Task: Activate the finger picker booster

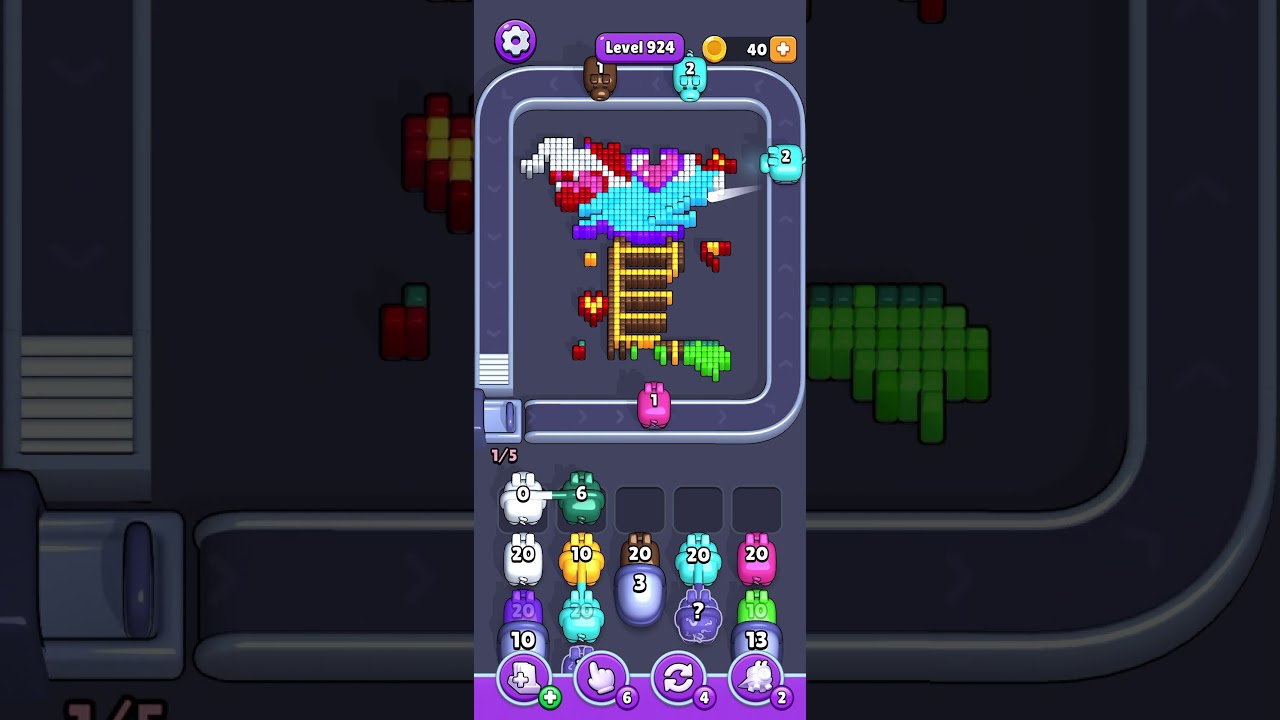Action: pyautogui.click(x=601, y=678)
